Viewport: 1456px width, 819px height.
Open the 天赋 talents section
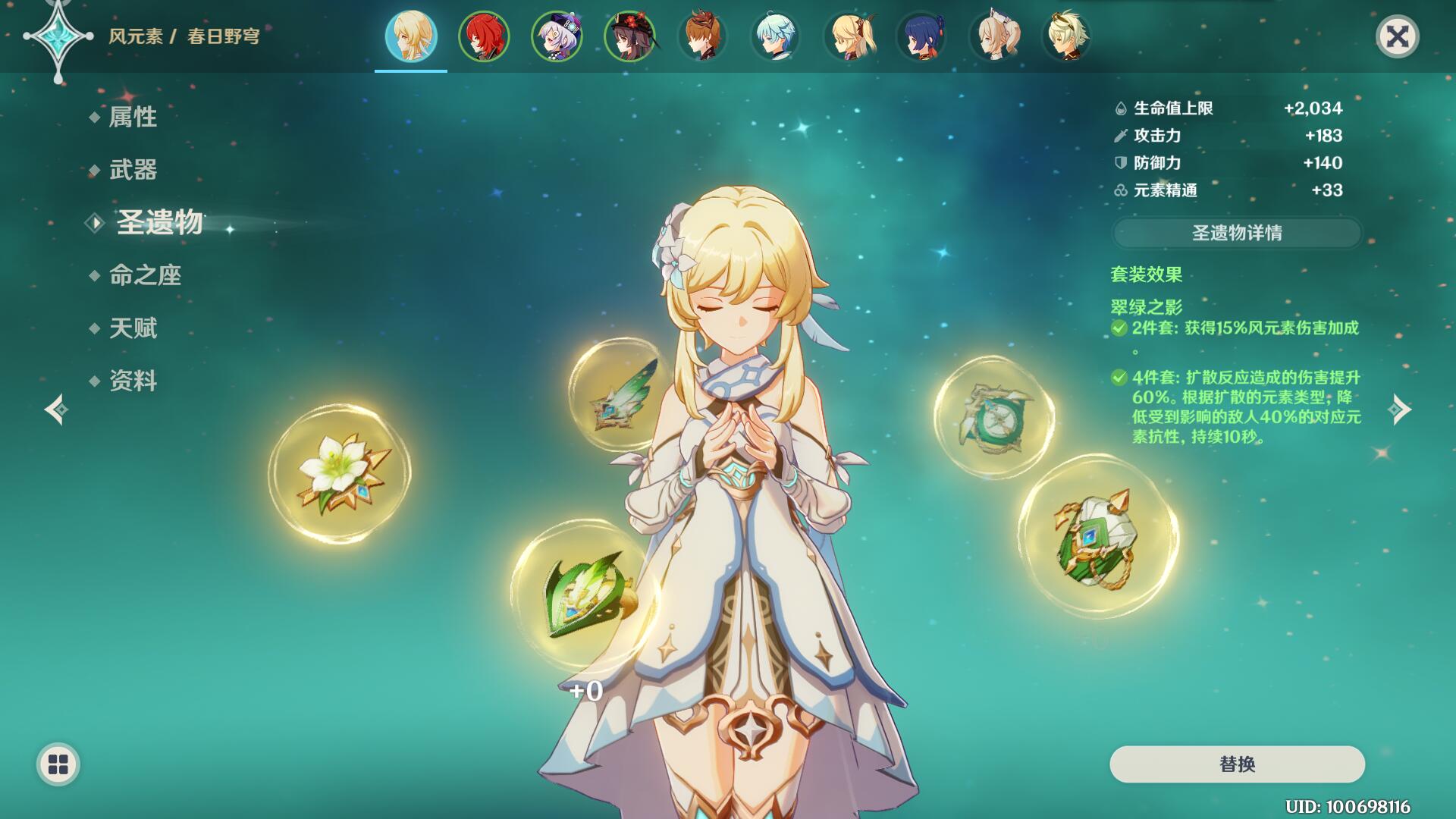coord(133,328)
